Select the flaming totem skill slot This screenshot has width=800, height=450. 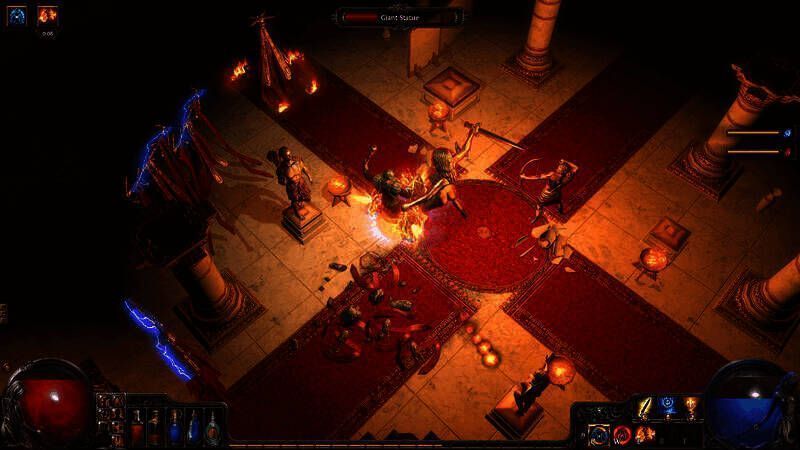(x=690, y=408)
